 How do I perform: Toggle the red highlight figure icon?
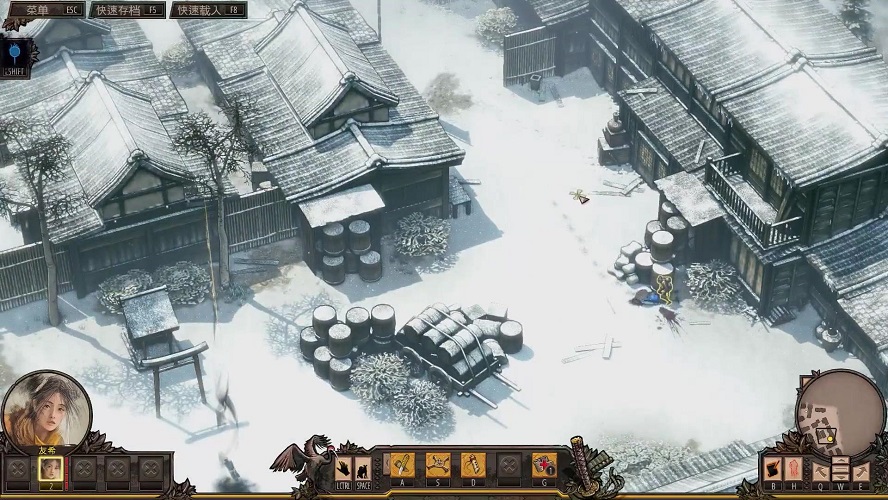click(794, 467)
